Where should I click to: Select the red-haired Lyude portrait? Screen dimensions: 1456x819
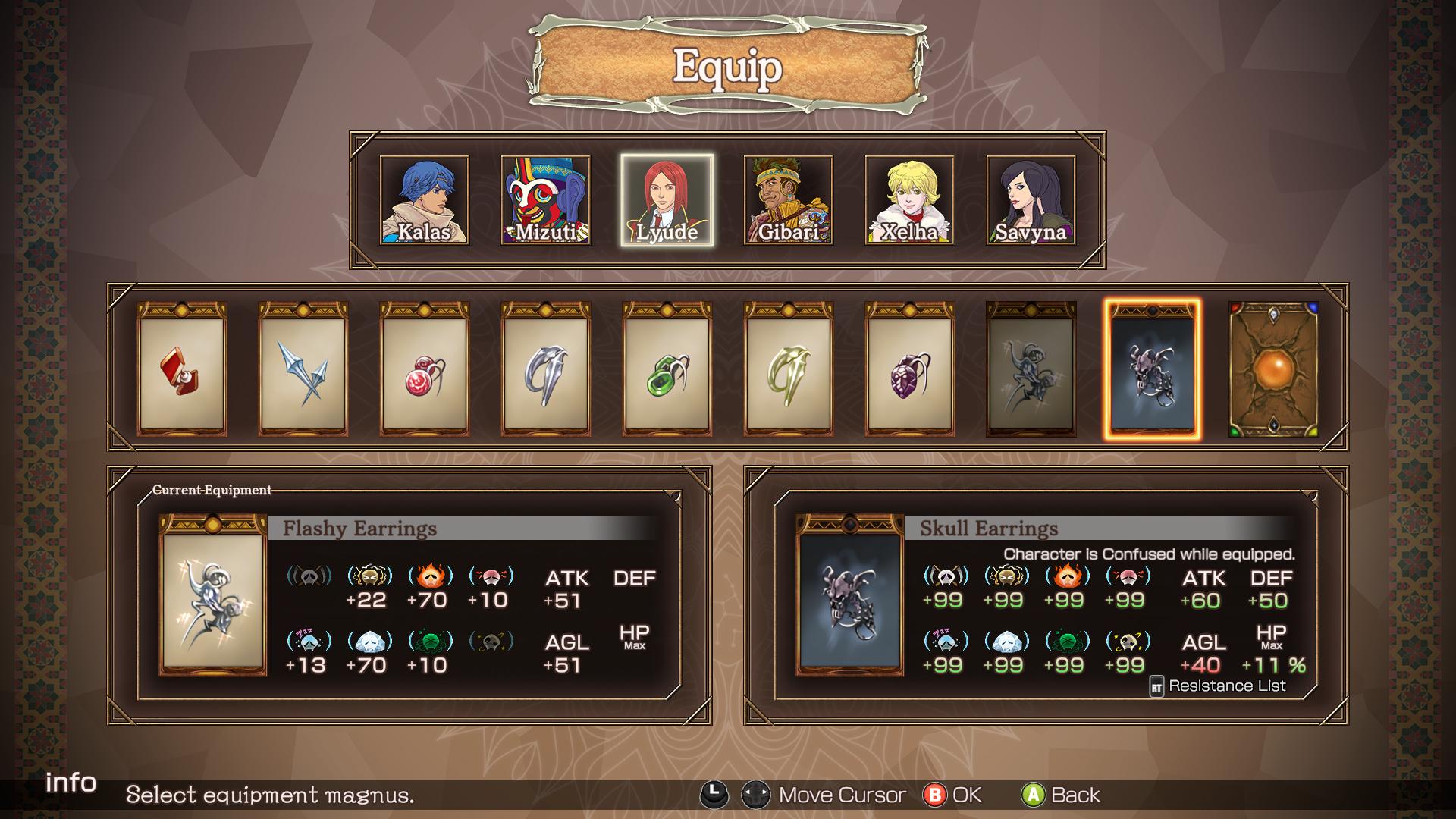[667, 200]
